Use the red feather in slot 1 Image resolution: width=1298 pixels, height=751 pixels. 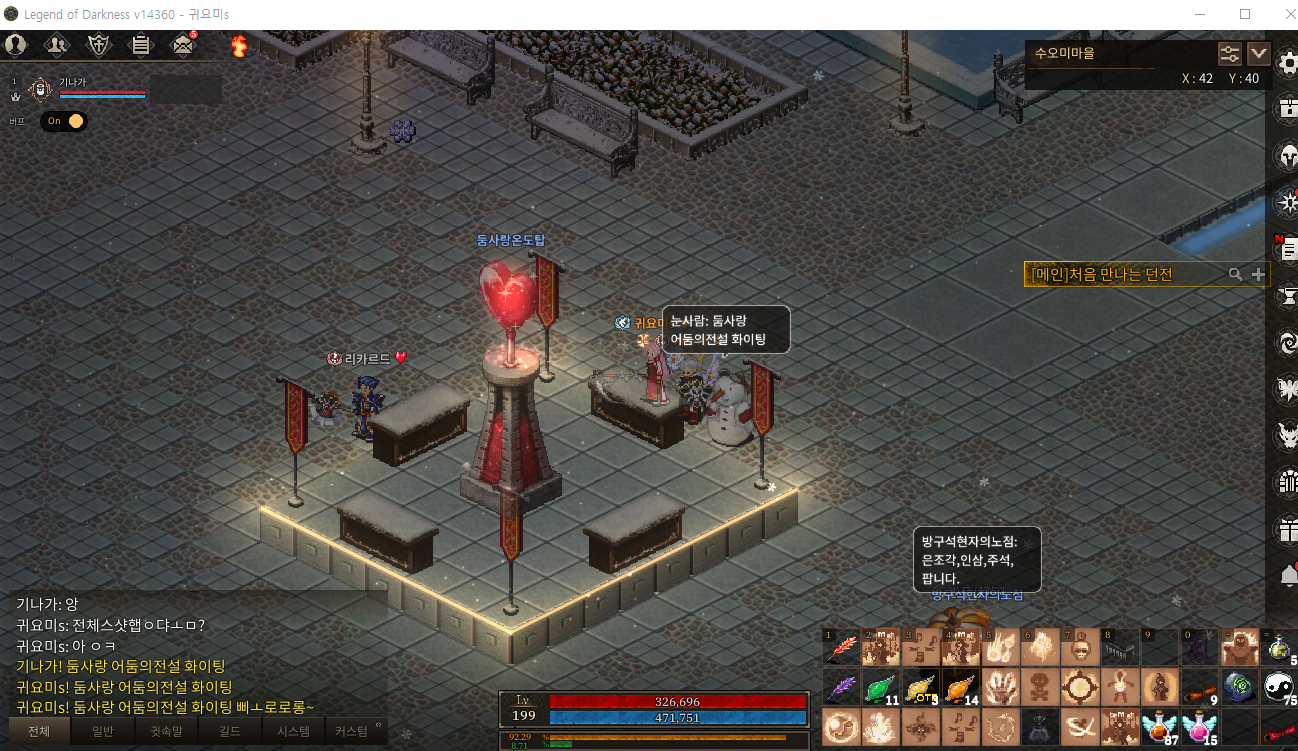click(x=841, y=648)
